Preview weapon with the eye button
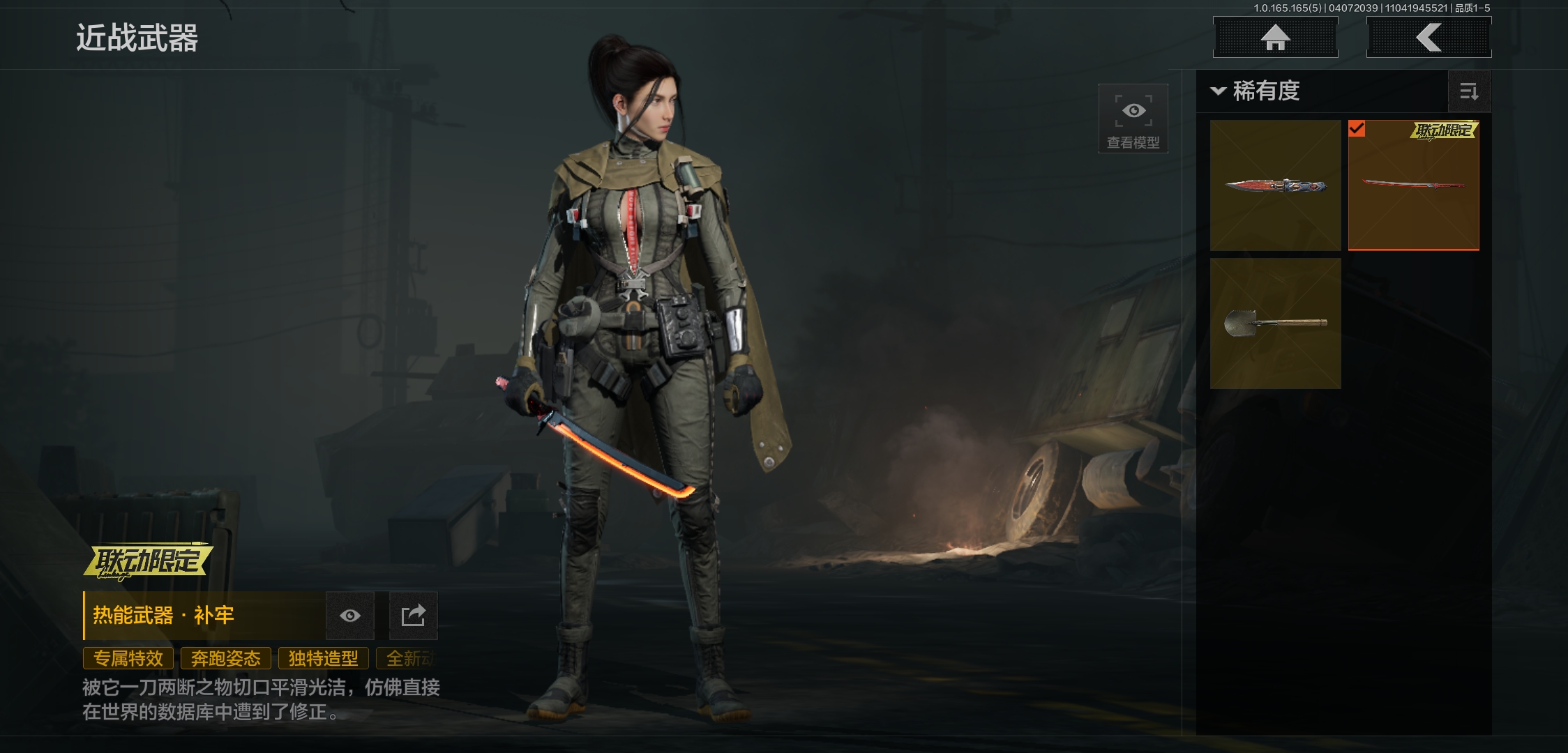The image size is (1568, 753). 350,616
